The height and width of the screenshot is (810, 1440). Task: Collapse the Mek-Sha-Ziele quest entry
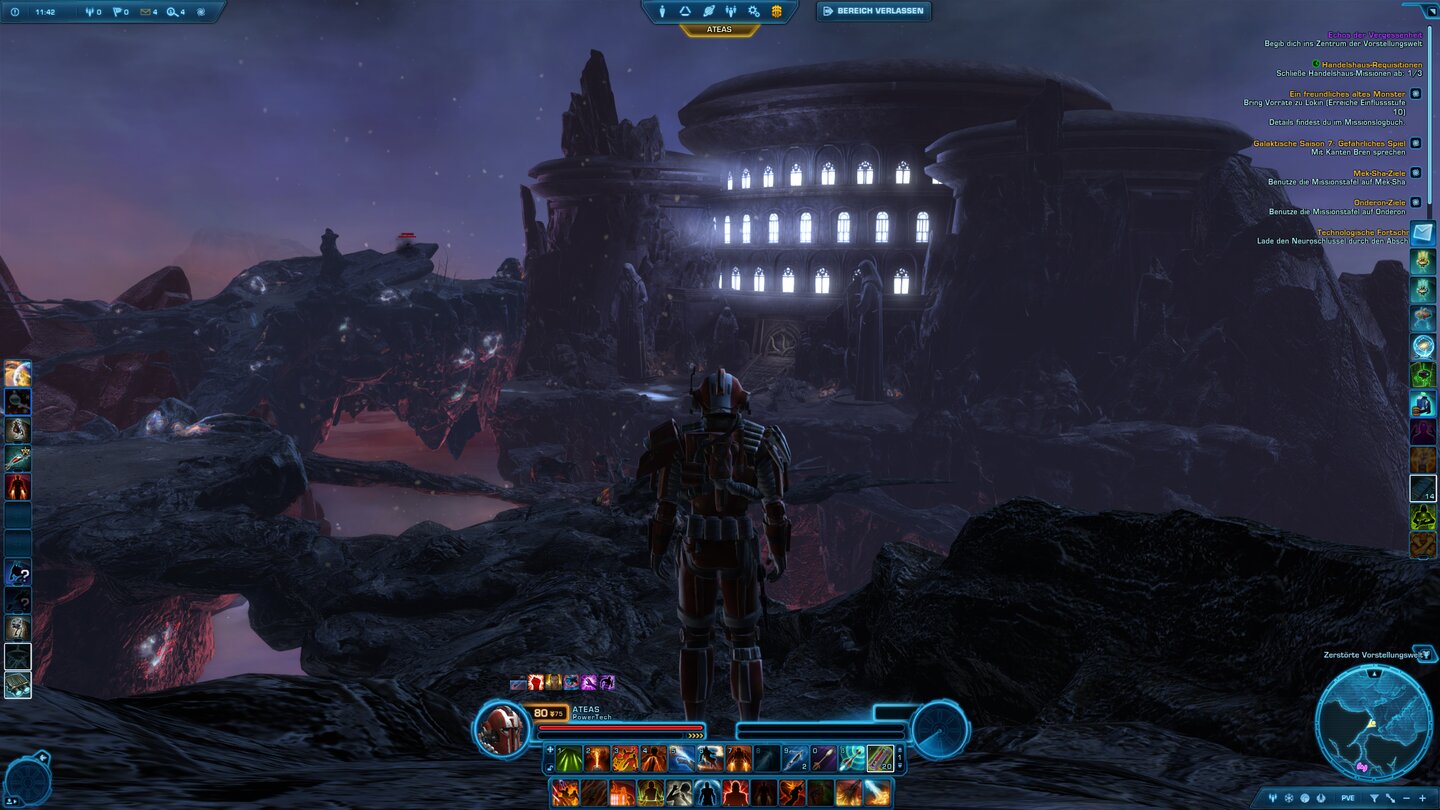[1415, 173]
